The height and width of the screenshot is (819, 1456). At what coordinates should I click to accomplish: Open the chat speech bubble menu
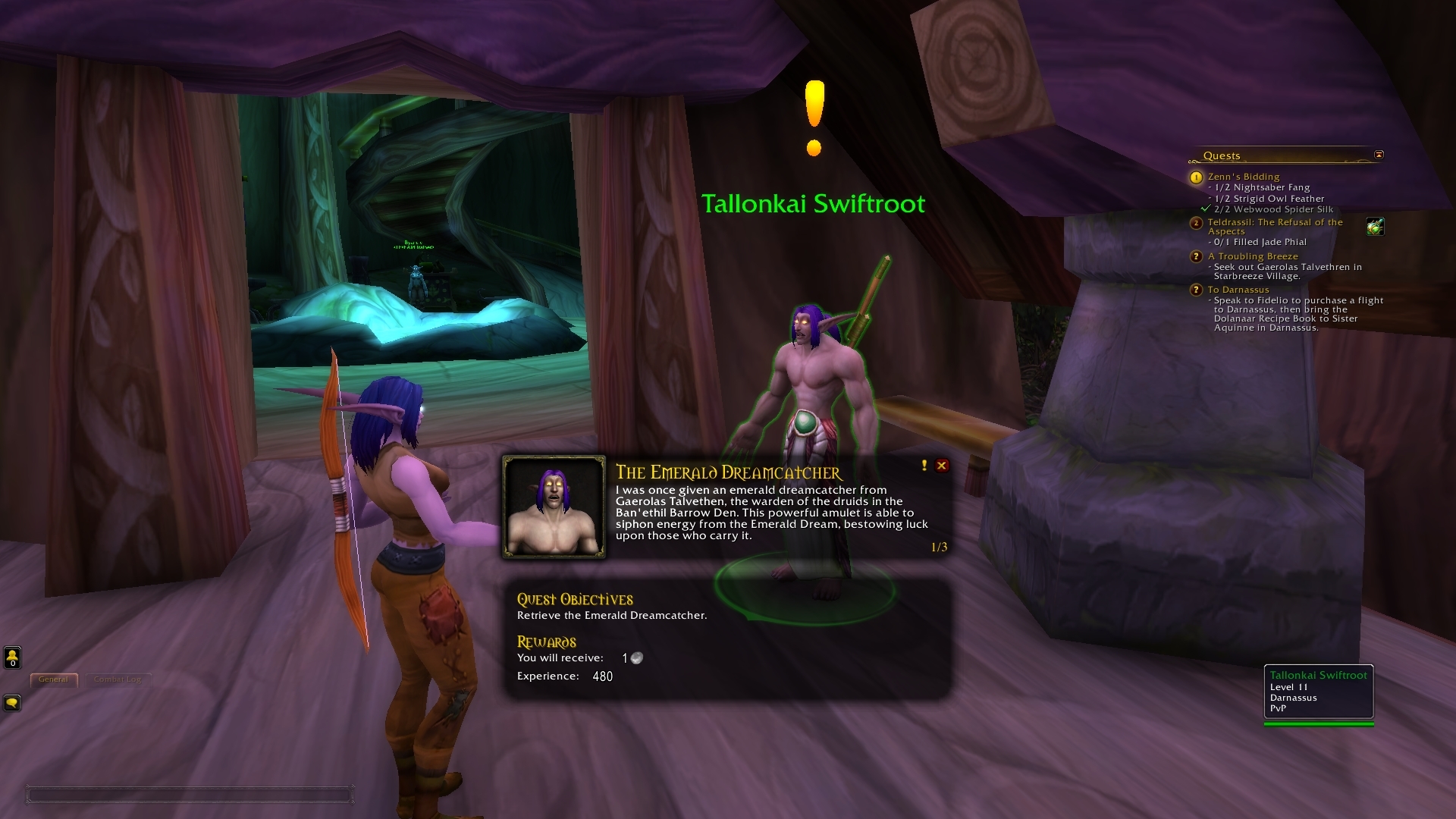pyautogui.click(x=12, y=703)
